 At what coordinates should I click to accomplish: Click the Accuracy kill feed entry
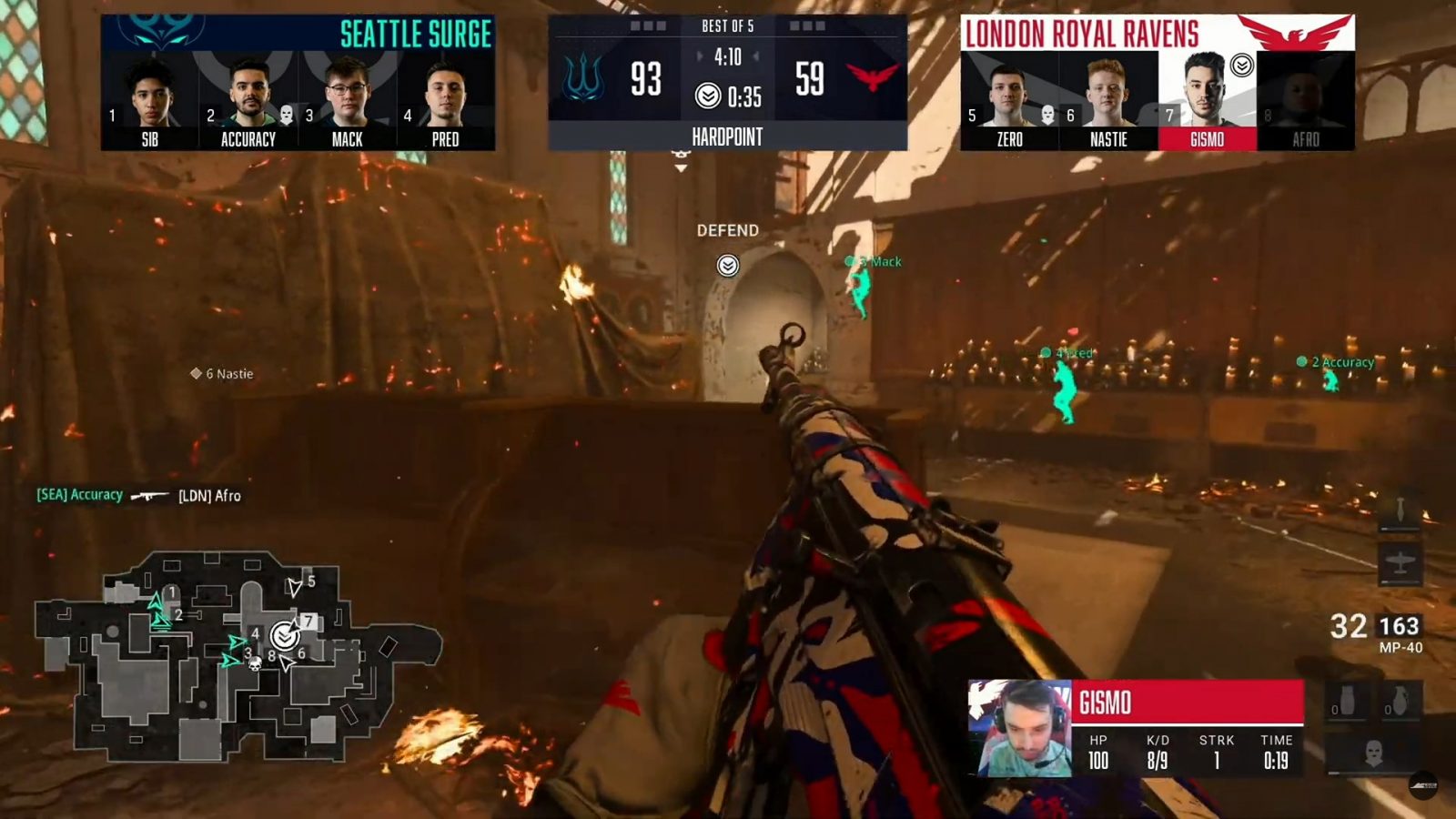pos(138,495)
